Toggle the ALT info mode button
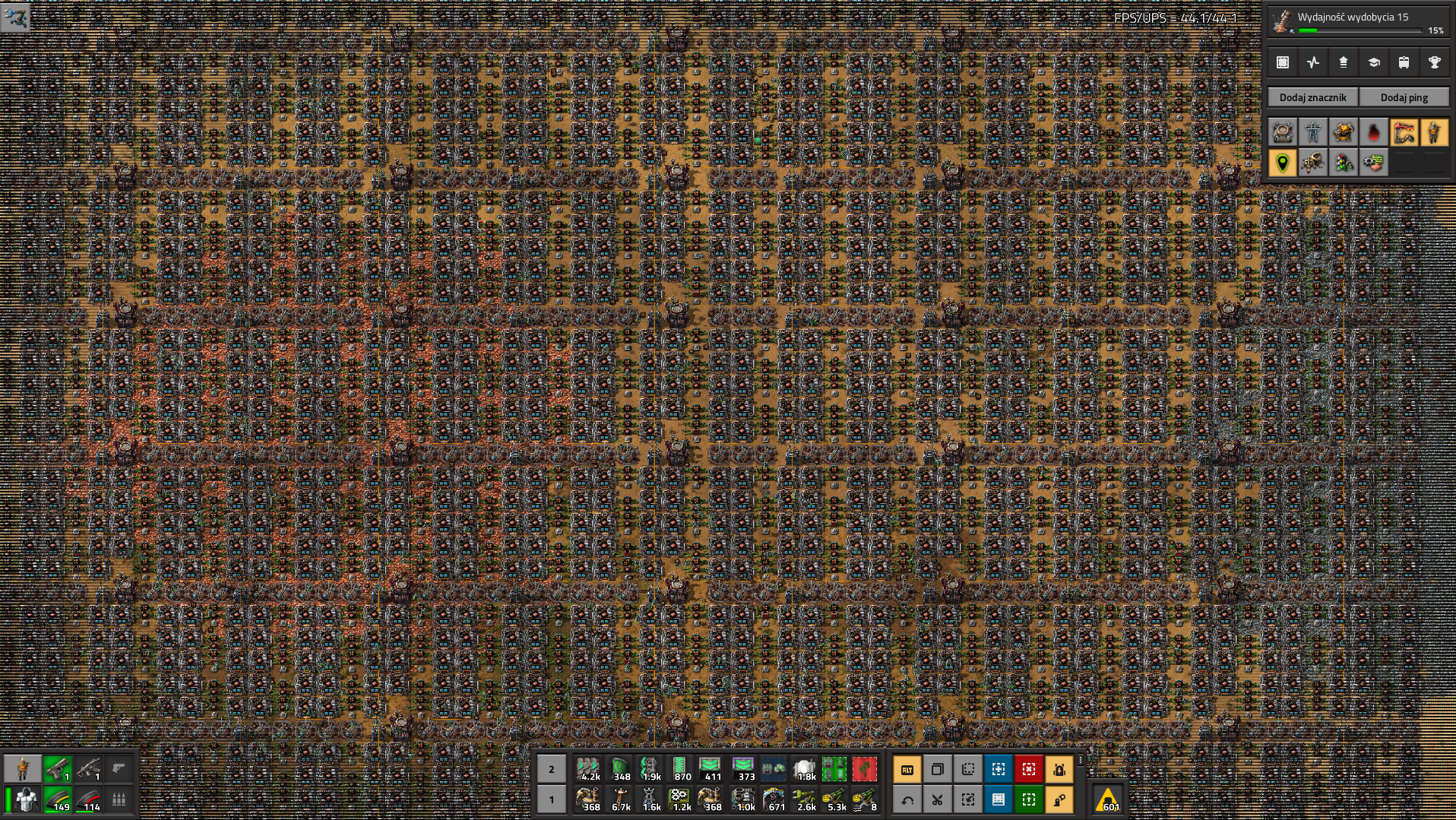1456x820 pixels. tap(907, 769)
